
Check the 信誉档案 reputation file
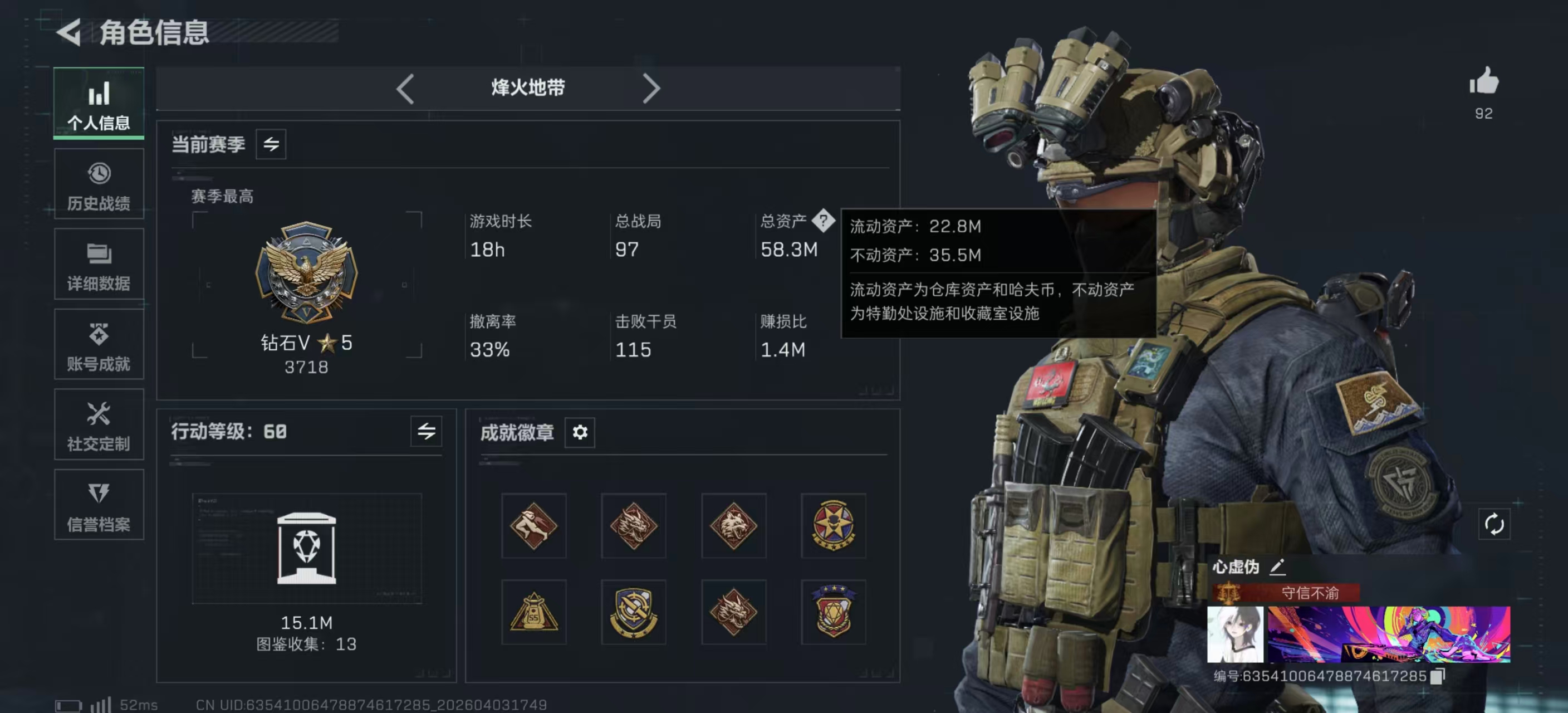[98, 505]
